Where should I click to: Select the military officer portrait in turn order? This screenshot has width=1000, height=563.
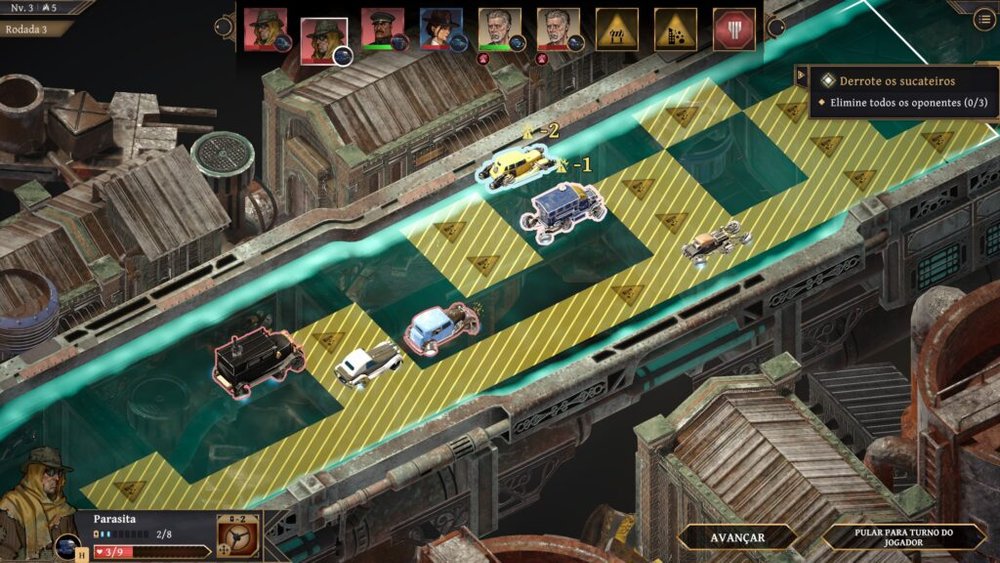[381, 28]
